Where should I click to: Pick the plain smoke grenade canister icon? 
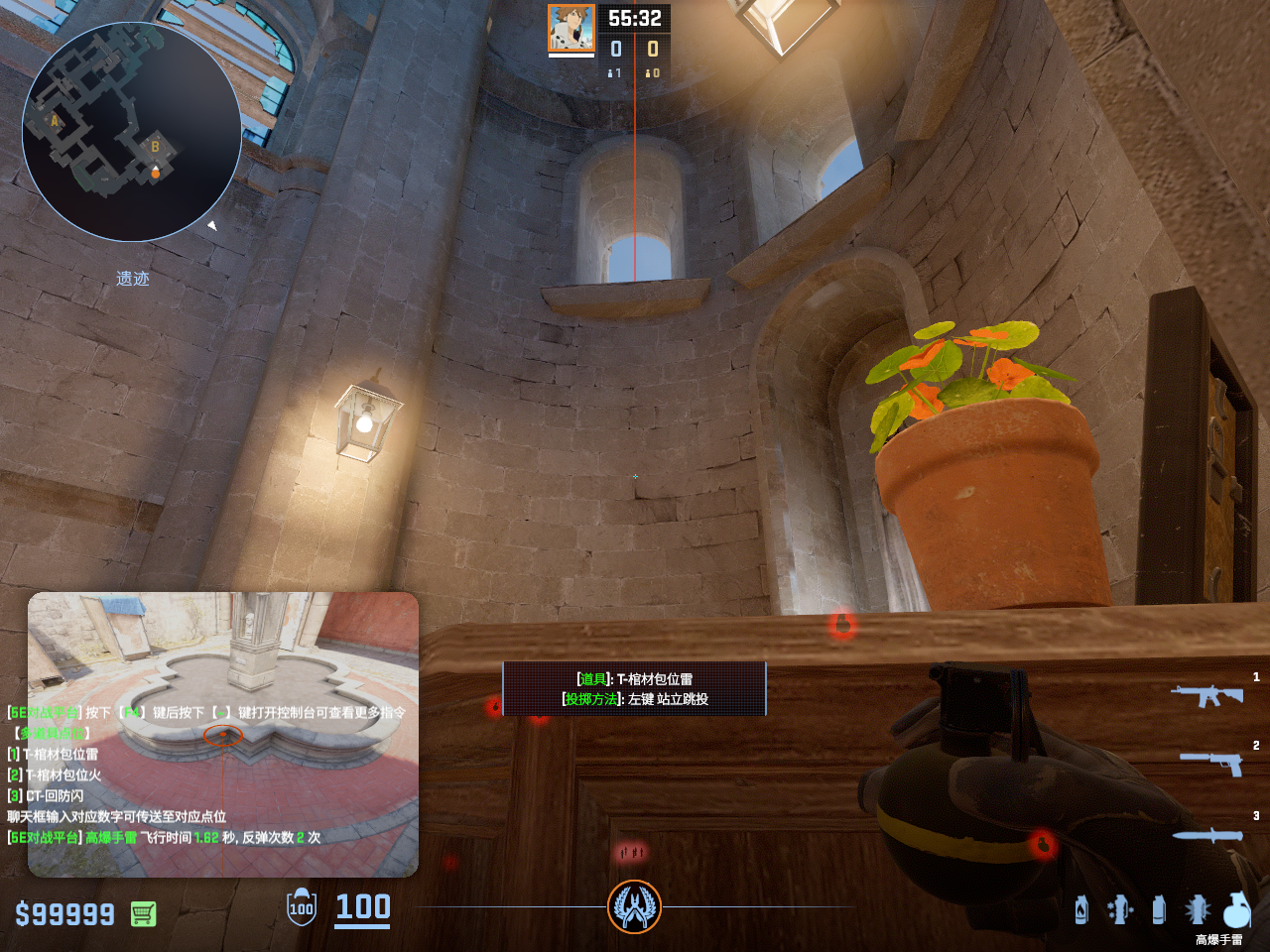[1158, 909]
